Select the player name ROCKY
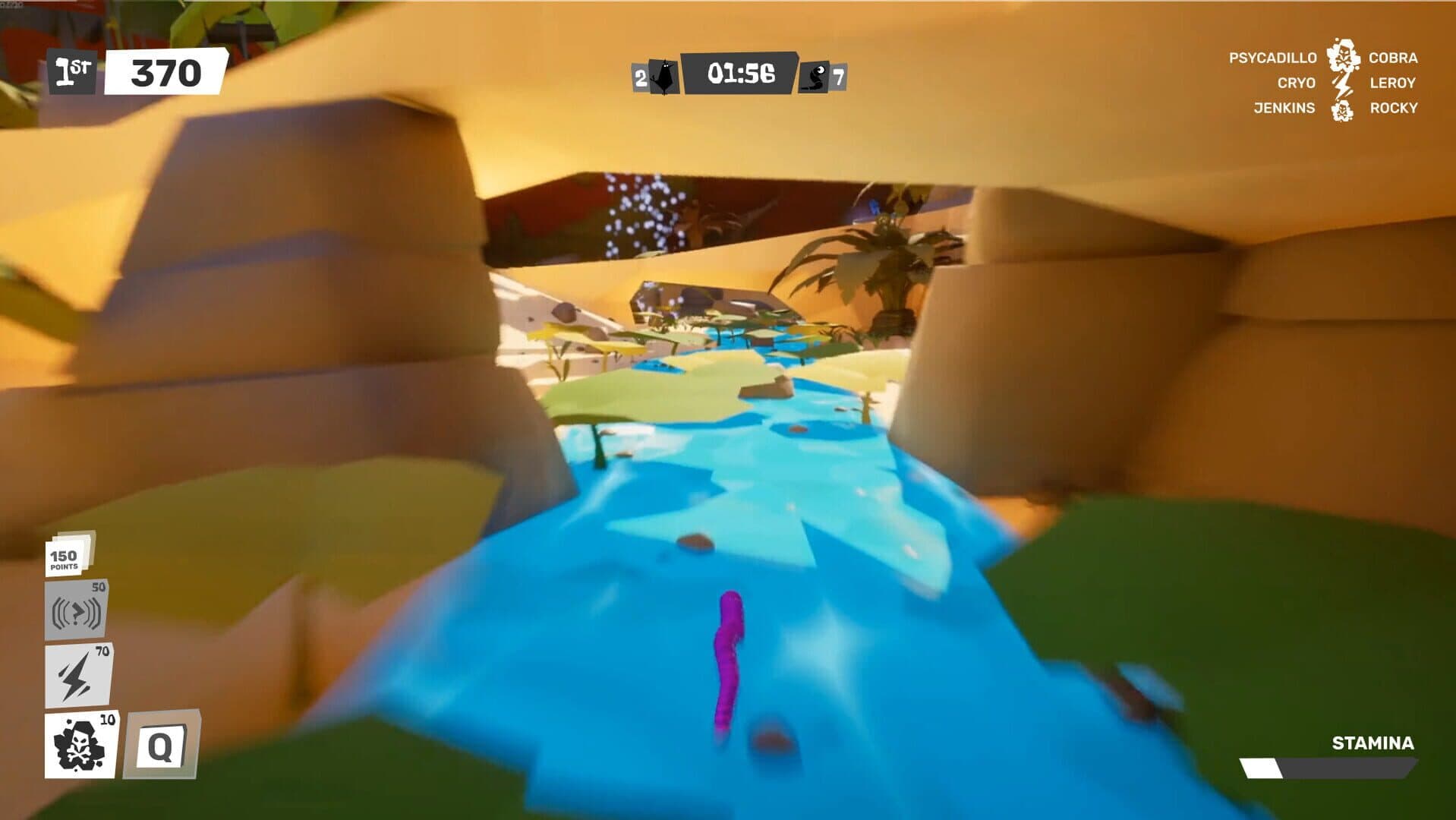The width and height of the screenshot is (1456, 820). (1393, 109)
